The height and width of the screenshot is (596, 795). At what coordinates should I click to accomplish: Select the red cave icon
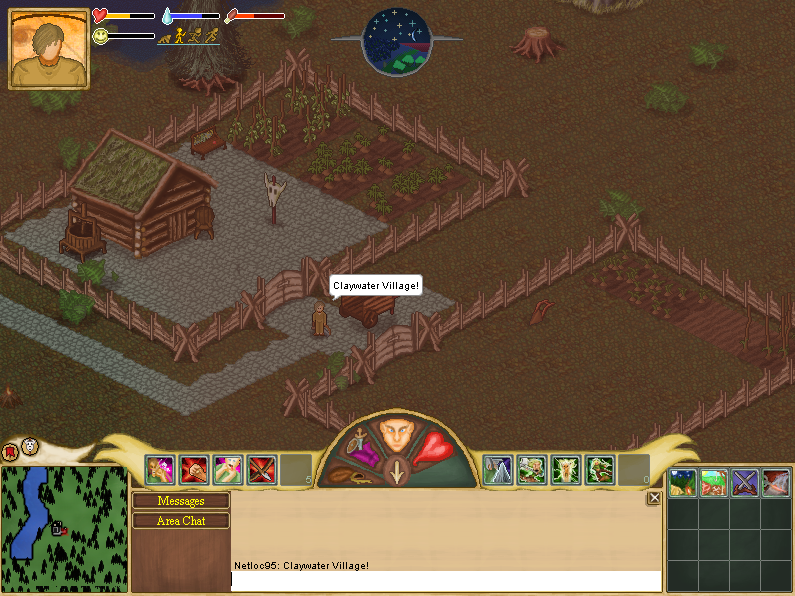tap(776, 483)
